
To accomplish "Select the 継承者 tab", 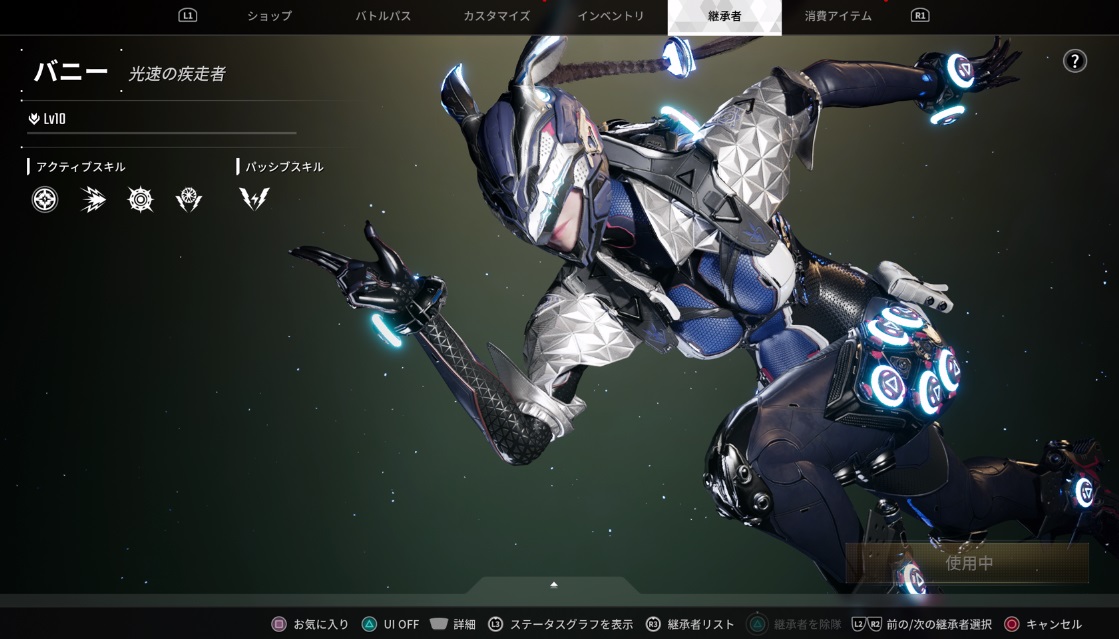I will click(724, 16).
